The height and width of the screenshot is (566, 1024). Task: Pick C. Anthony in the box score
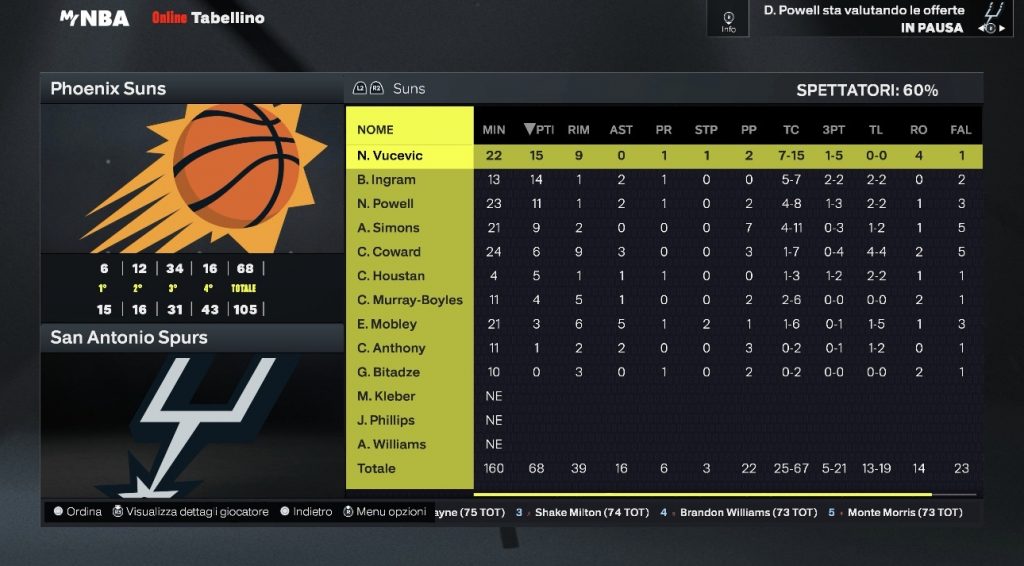pos(391,348)
